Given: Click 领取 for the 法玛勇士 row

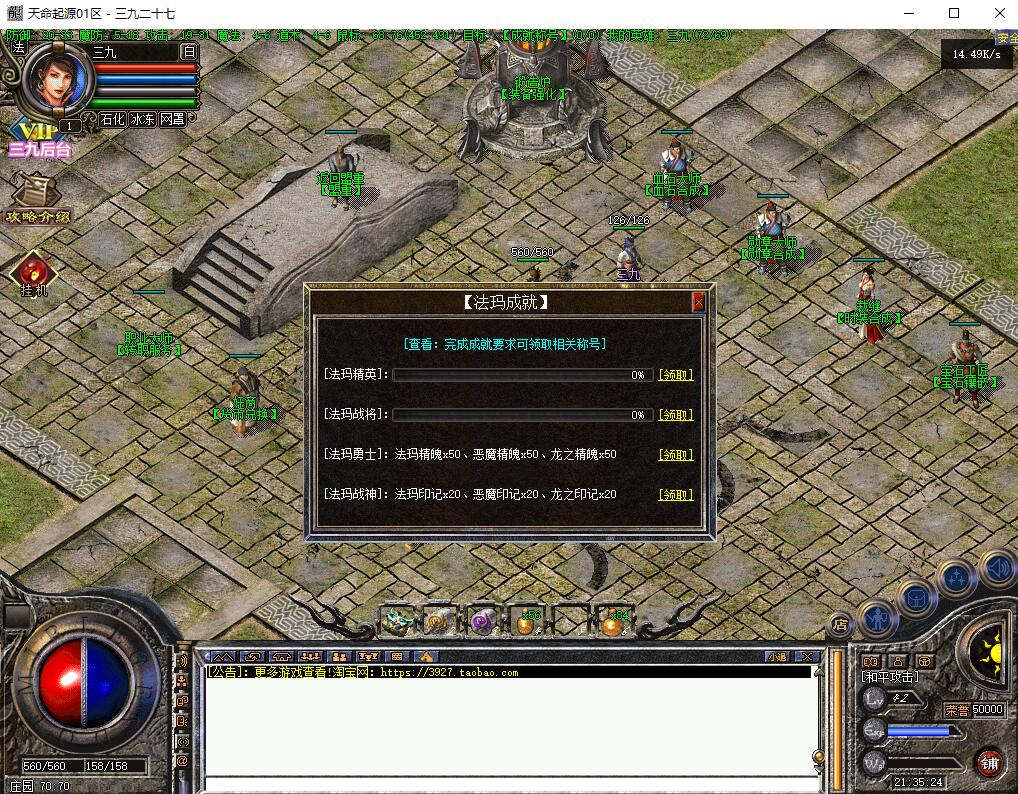Looking at the screenshot, I should 675,455.
